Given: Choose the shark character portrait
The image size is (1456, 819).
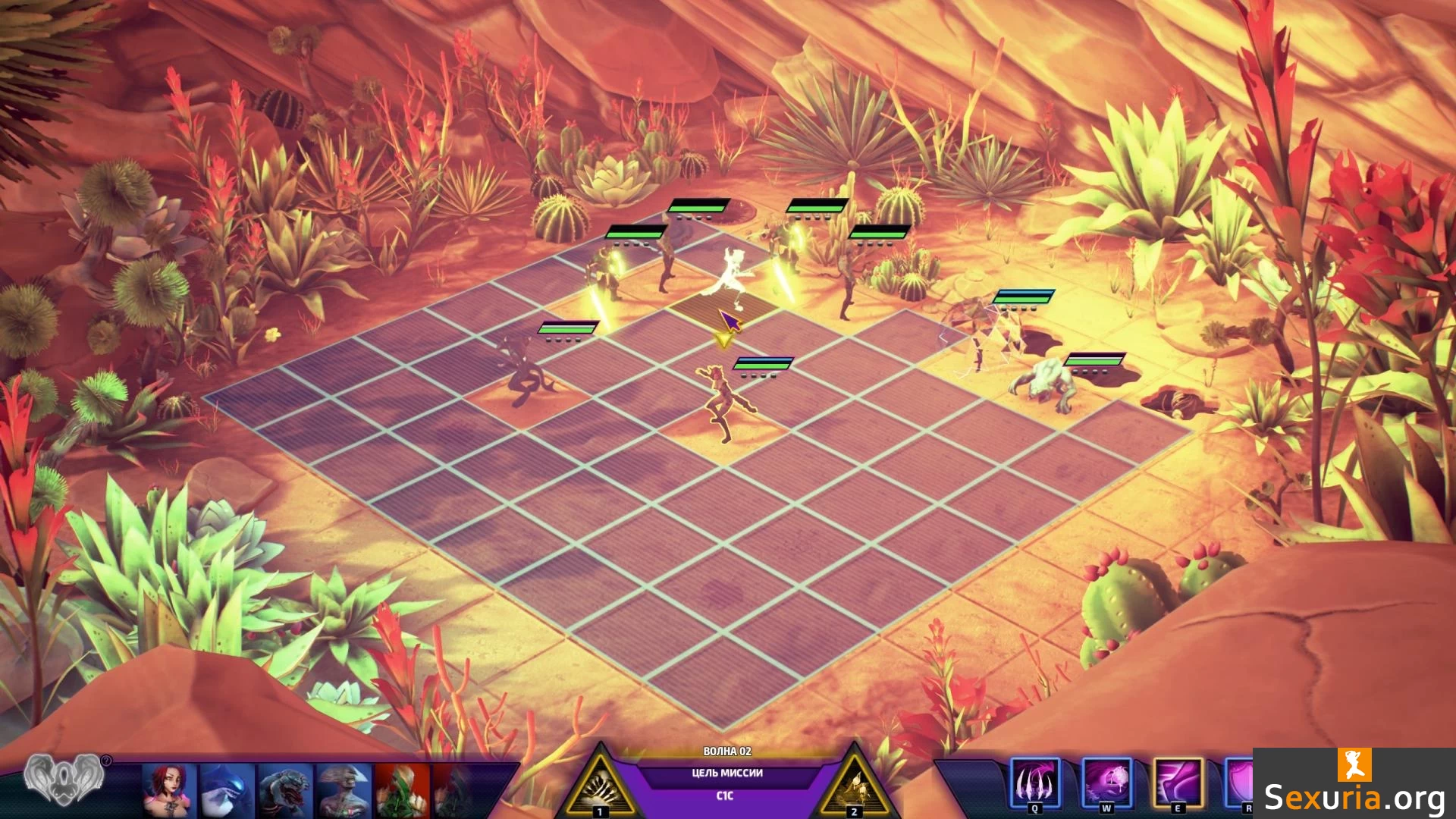Looking at the screenshot, I should point(226,790).
